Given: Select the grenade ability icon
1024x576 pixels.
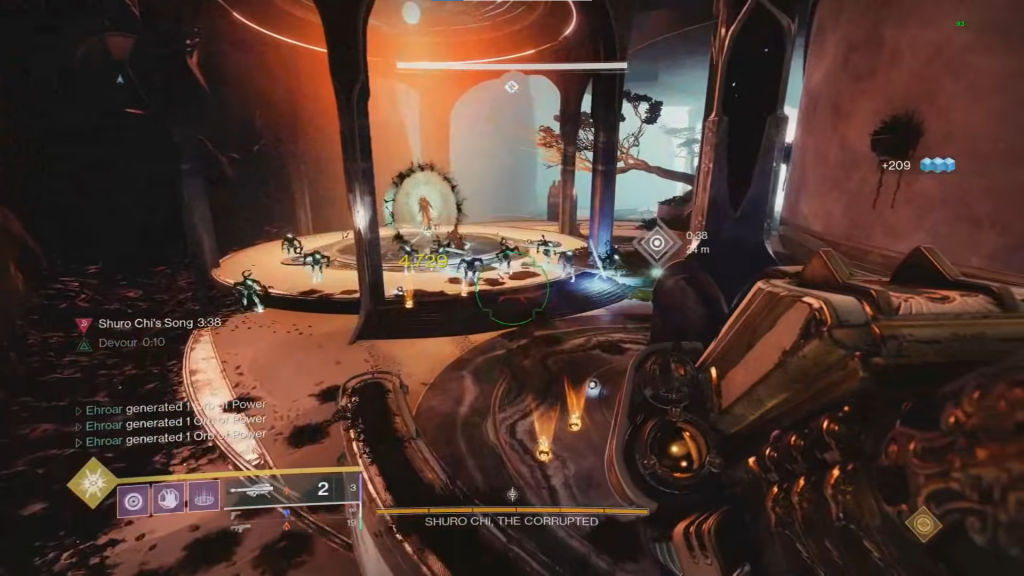Looking at the screenshot, I should point(134,497).
